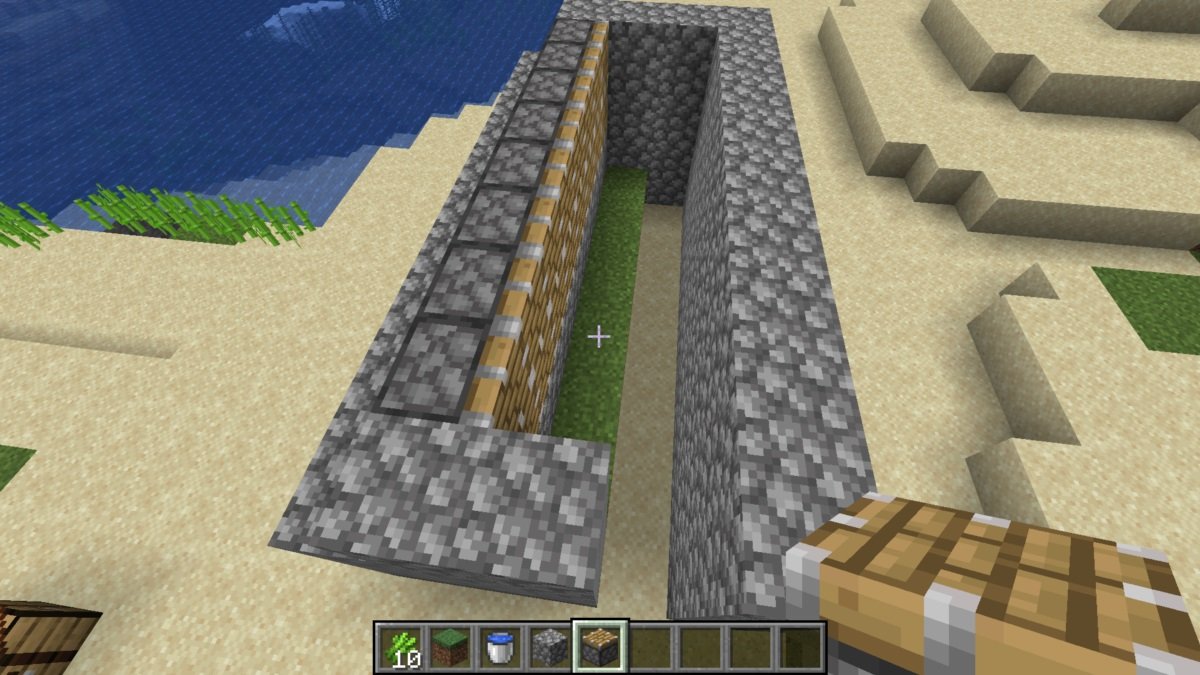This screenshot has height=675, width=1200.
Task: Pick the cobblestone block slot
Action: 549,648
